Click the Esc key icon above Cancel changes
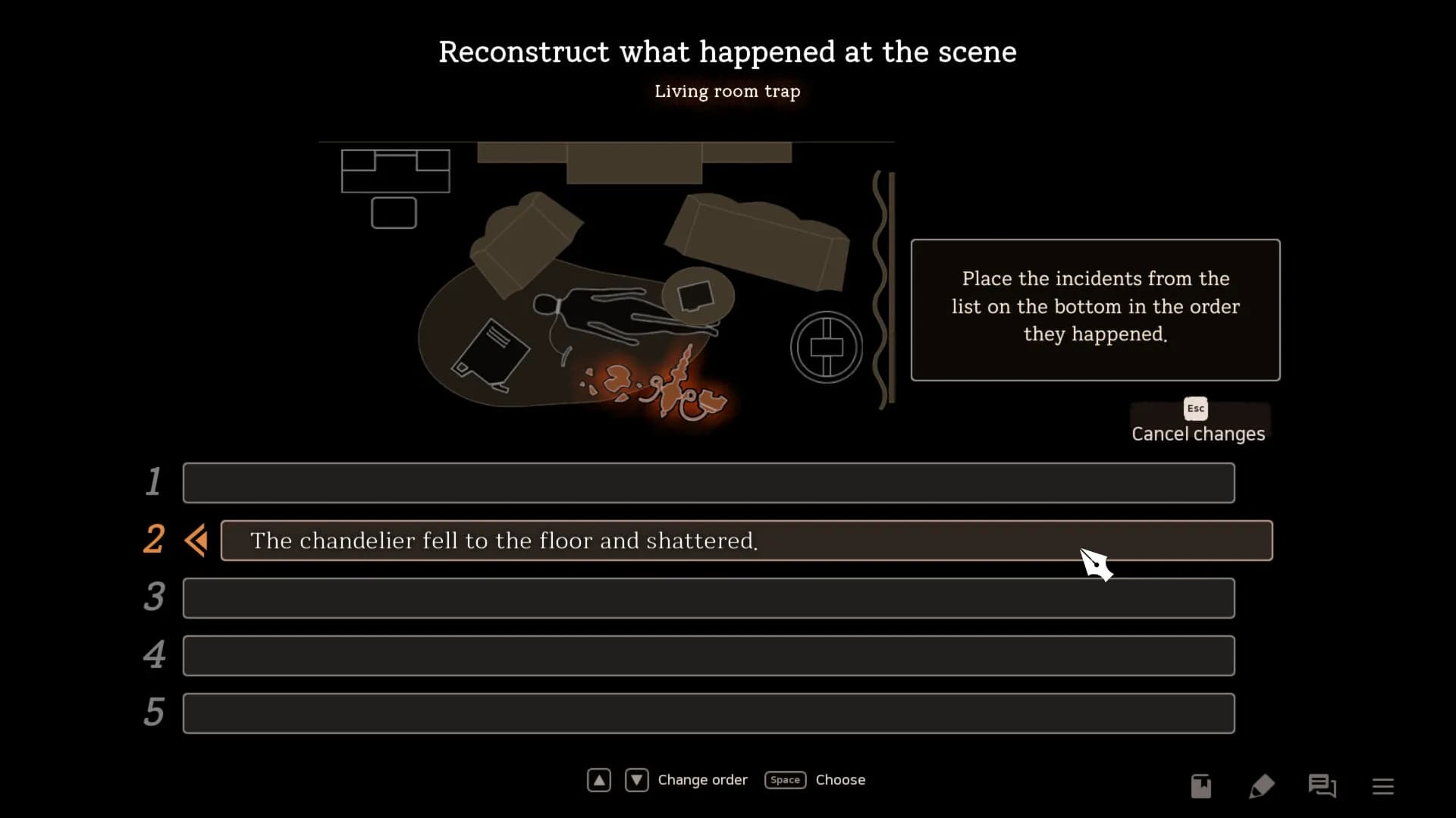This screenshot has height=818, width=1456. point(1194,408)
